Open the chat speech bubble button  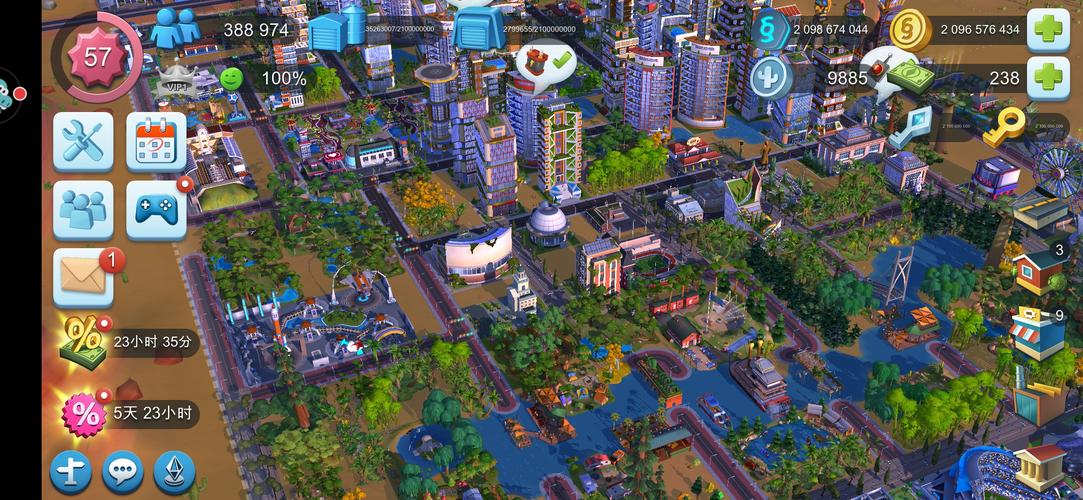point(123,472)
